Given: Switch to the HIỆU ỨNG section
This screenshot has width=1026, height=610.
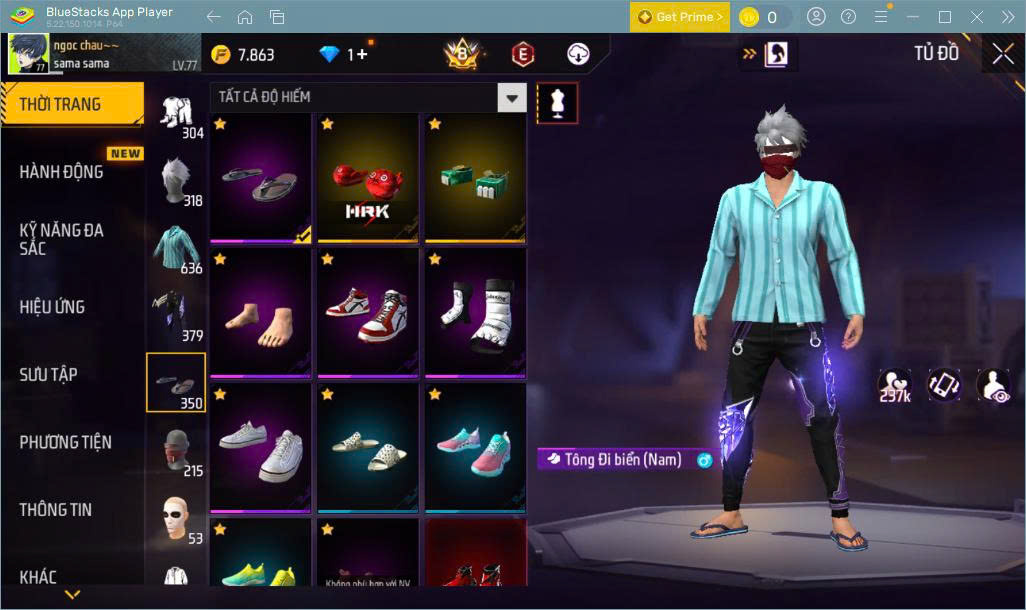Looking at the screenshot, I should click(x=52, y=307).
